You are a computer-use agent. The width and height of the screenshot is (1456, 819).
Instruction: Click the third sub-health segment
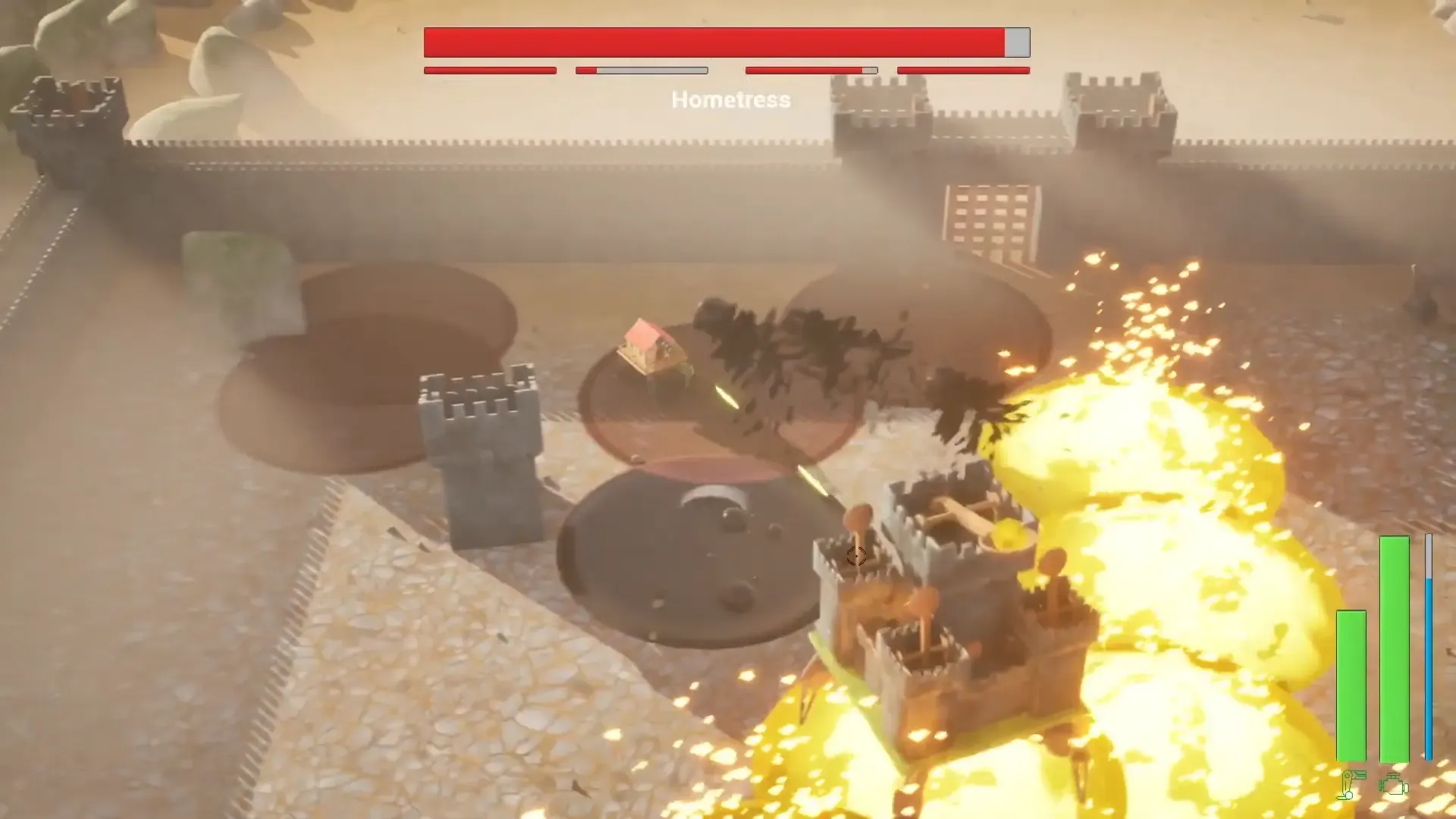811,71
